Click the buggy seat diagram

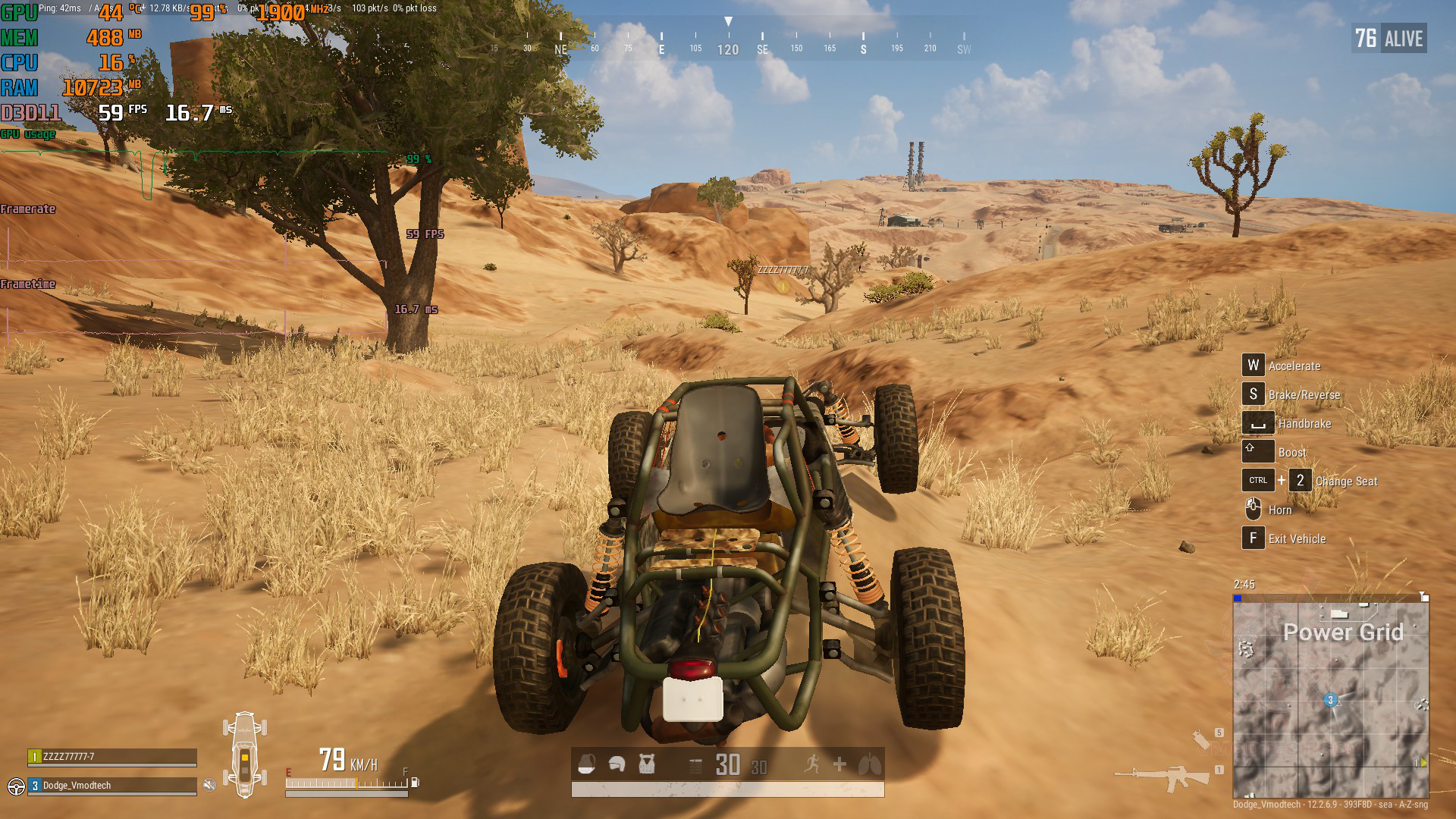245,754
